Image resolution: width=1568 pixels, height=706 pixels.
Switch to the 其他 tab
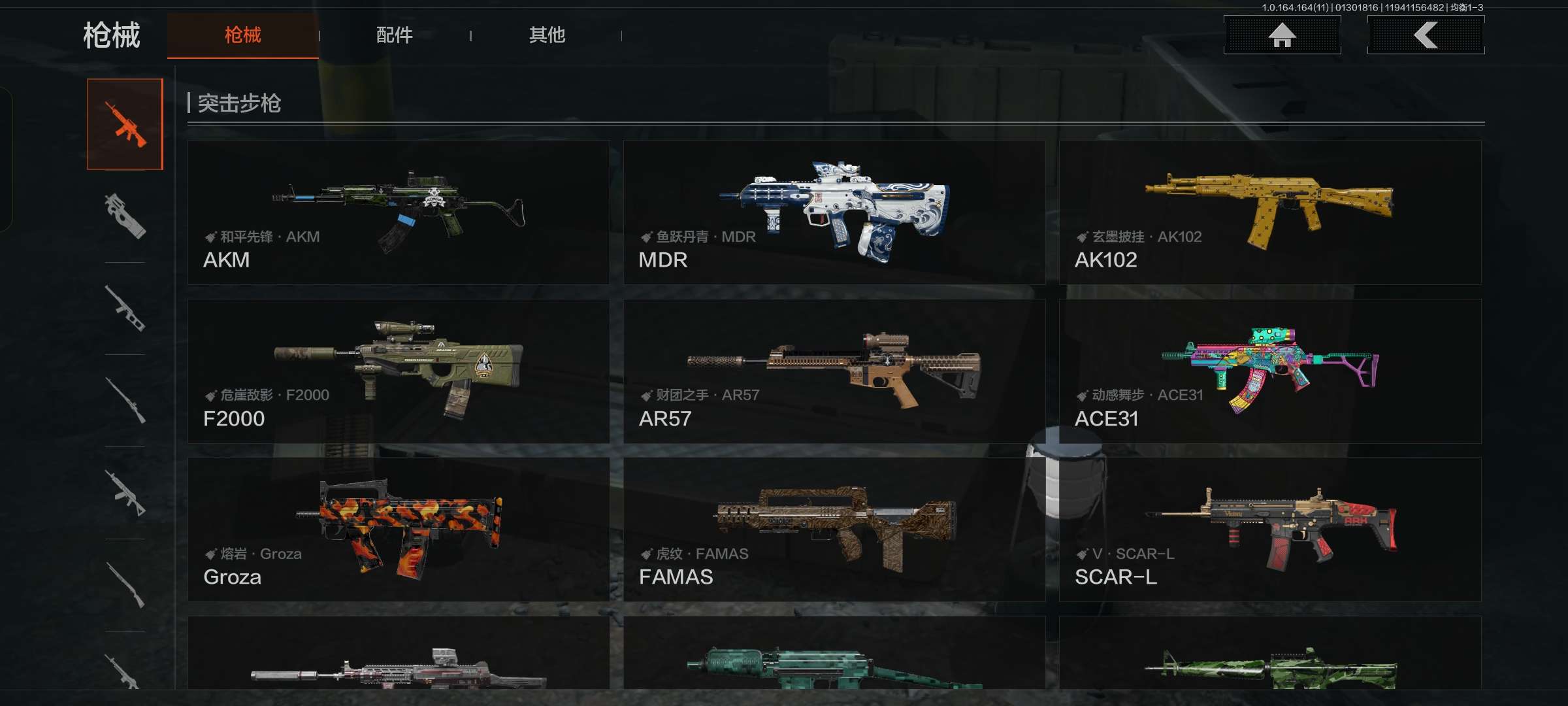pyautogui.click(x=547, y=35)
